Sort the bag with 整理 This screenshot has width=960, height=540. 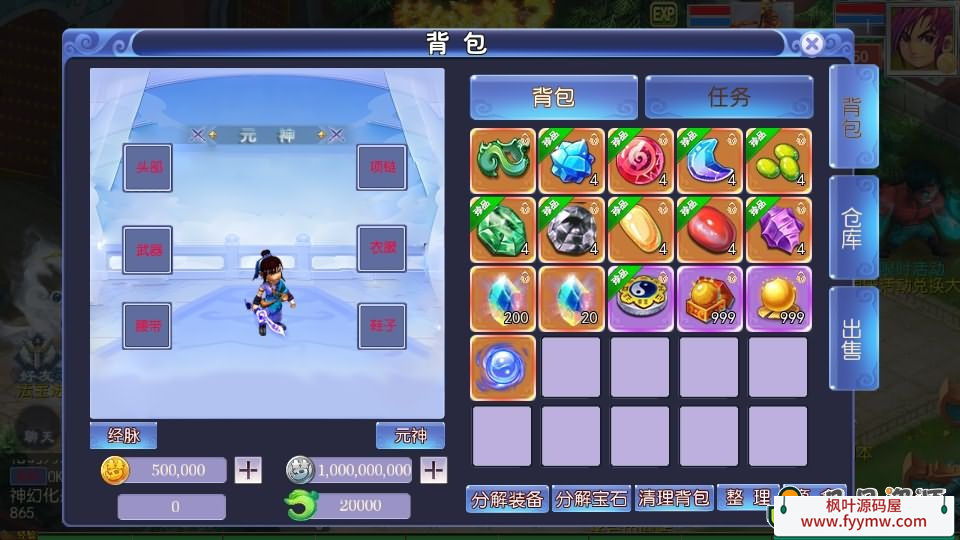(746, 498)
